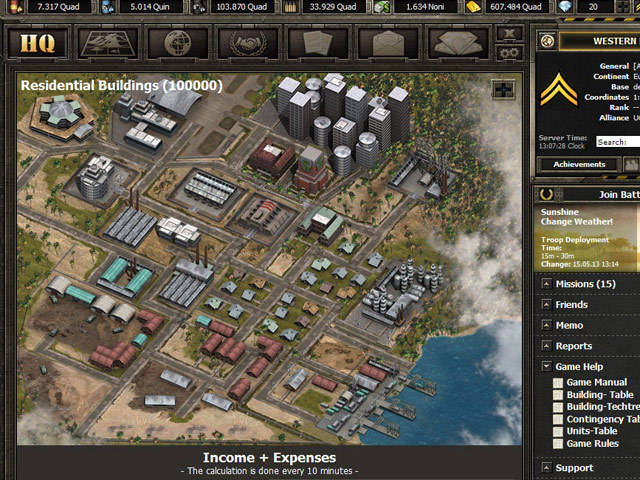The height and width of the screenshot is (480, 640).
Task: Expand the Reports section
Action: tap(573, 346)
